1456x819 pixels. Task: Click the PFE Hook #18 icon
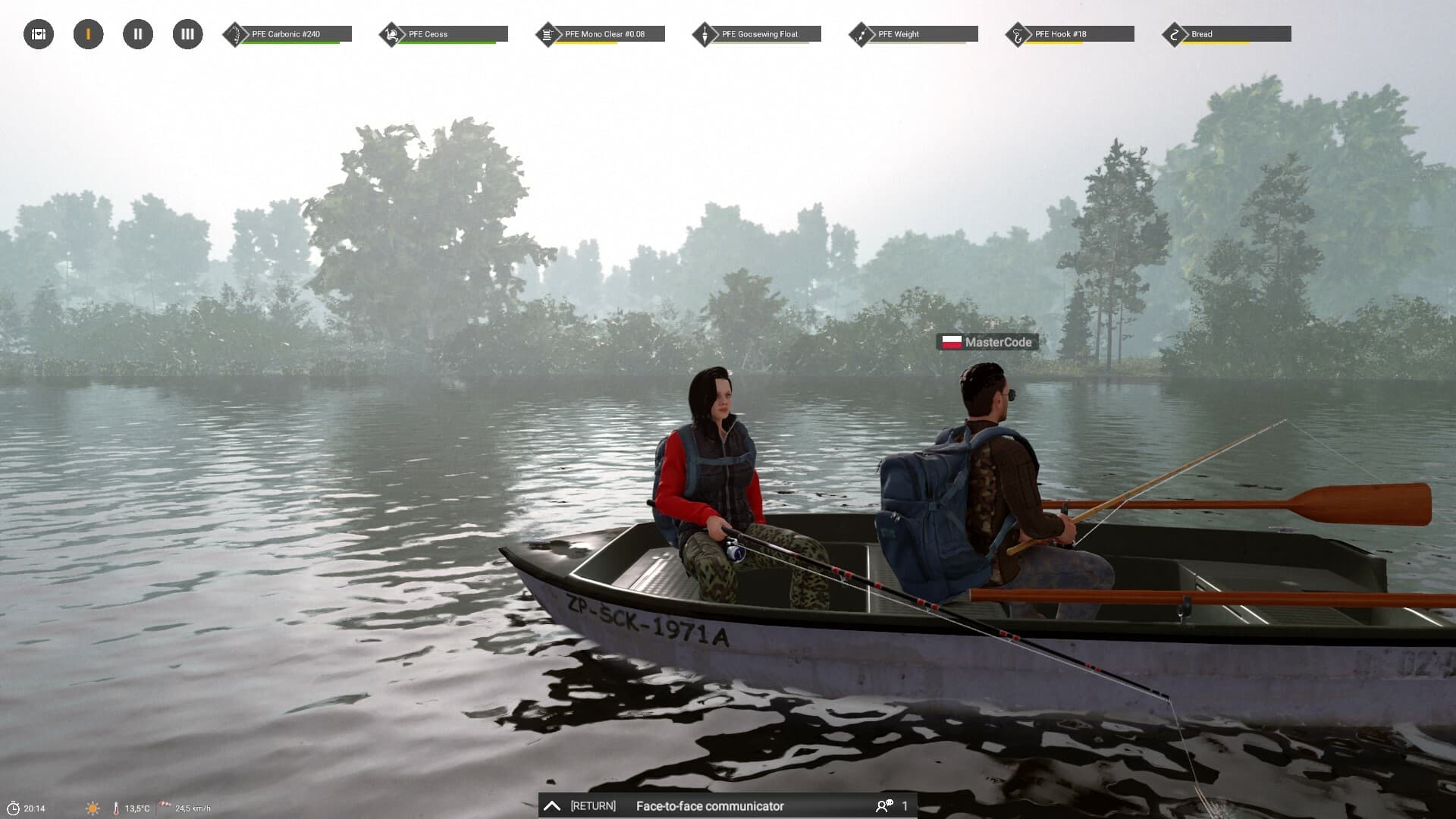click(x=1018, y=33)
